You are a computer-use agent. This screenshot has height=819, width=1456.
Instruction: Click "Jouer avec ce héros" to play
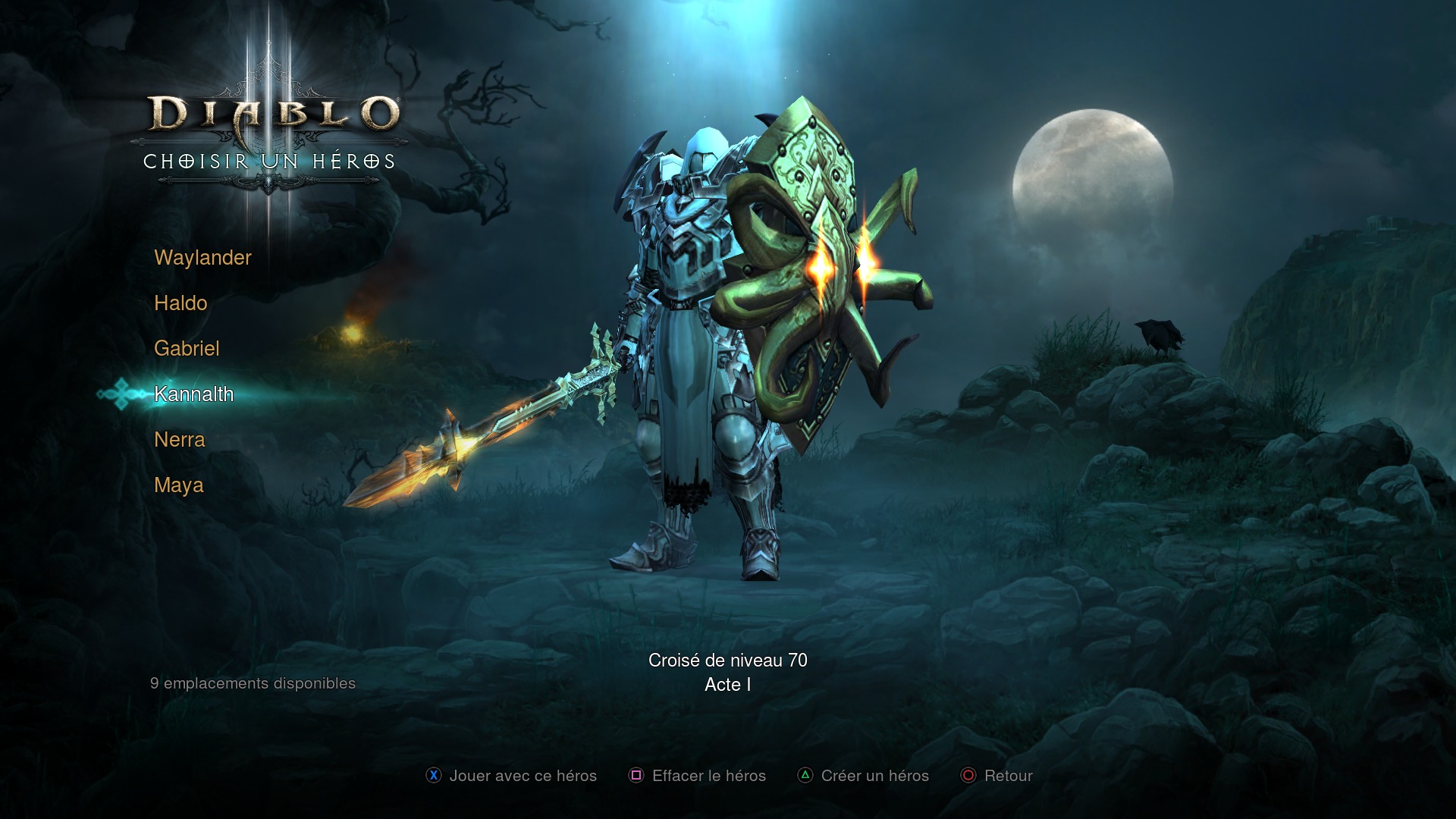point(511,776)
